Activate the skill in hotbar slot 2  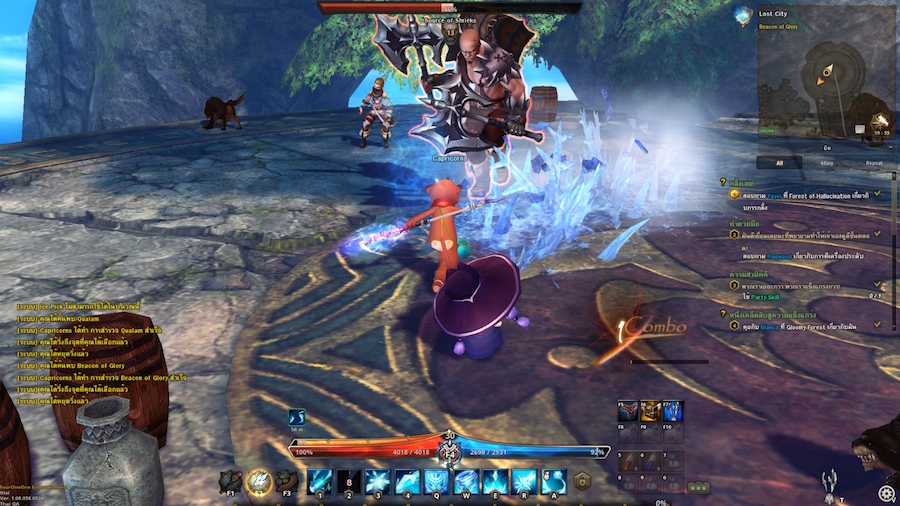point(349,481)
